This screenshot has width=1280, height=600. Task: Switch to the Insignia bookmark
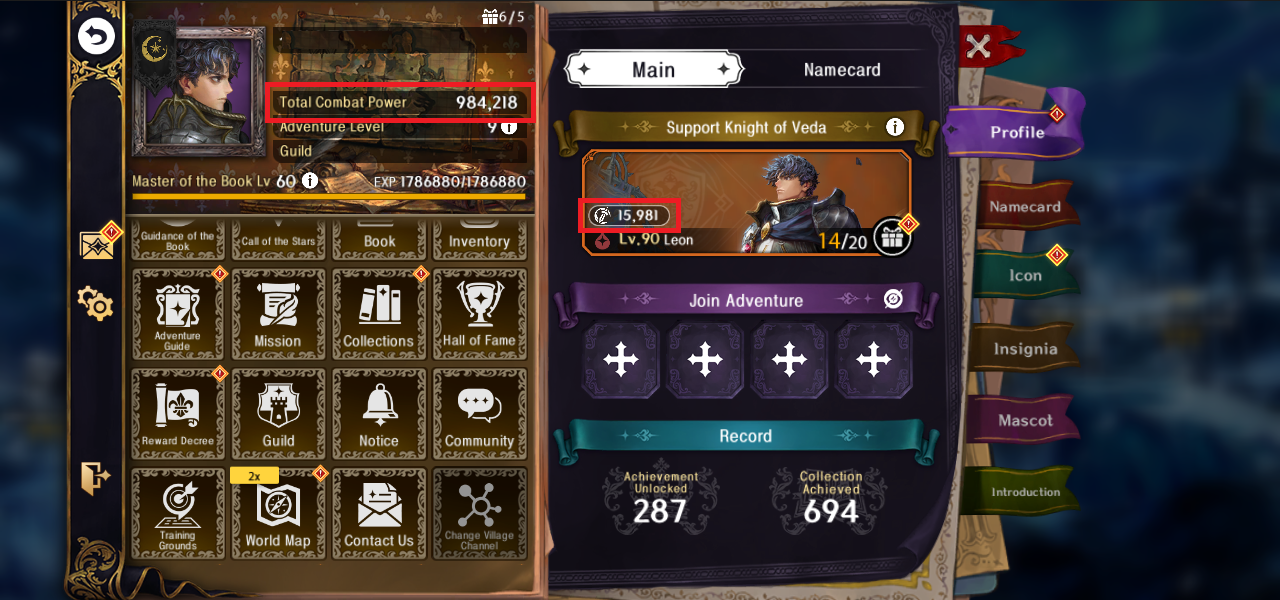1025,349
